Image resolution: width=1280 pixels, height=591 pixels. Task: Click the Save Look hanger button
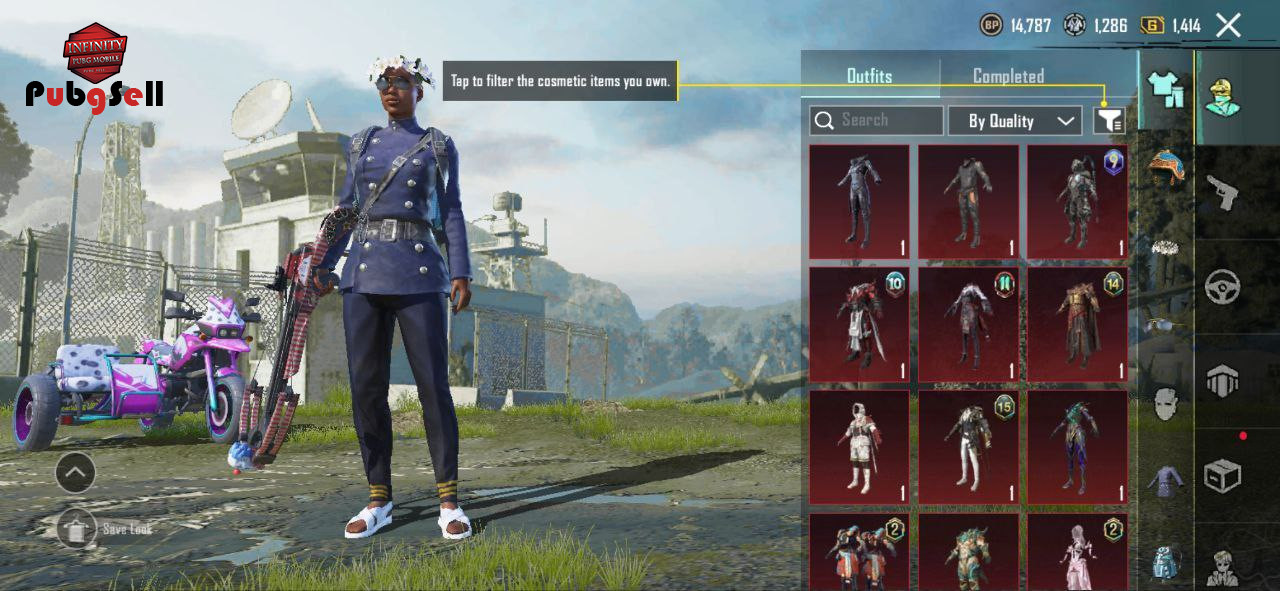click(x=76, y=528)
